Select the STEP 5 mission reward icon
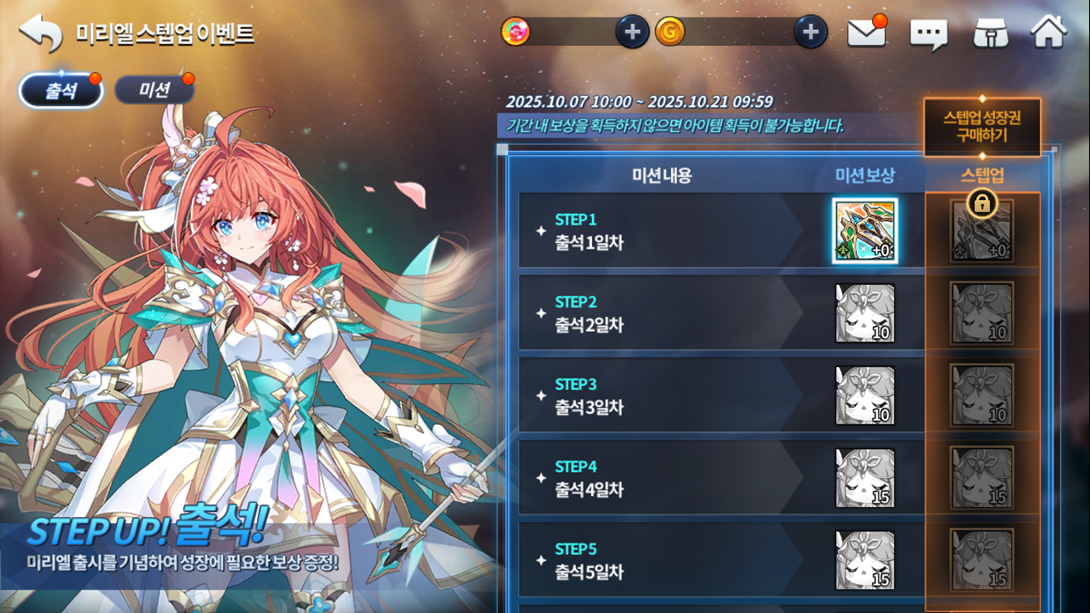1090x613 pixels. pos(865,560)
